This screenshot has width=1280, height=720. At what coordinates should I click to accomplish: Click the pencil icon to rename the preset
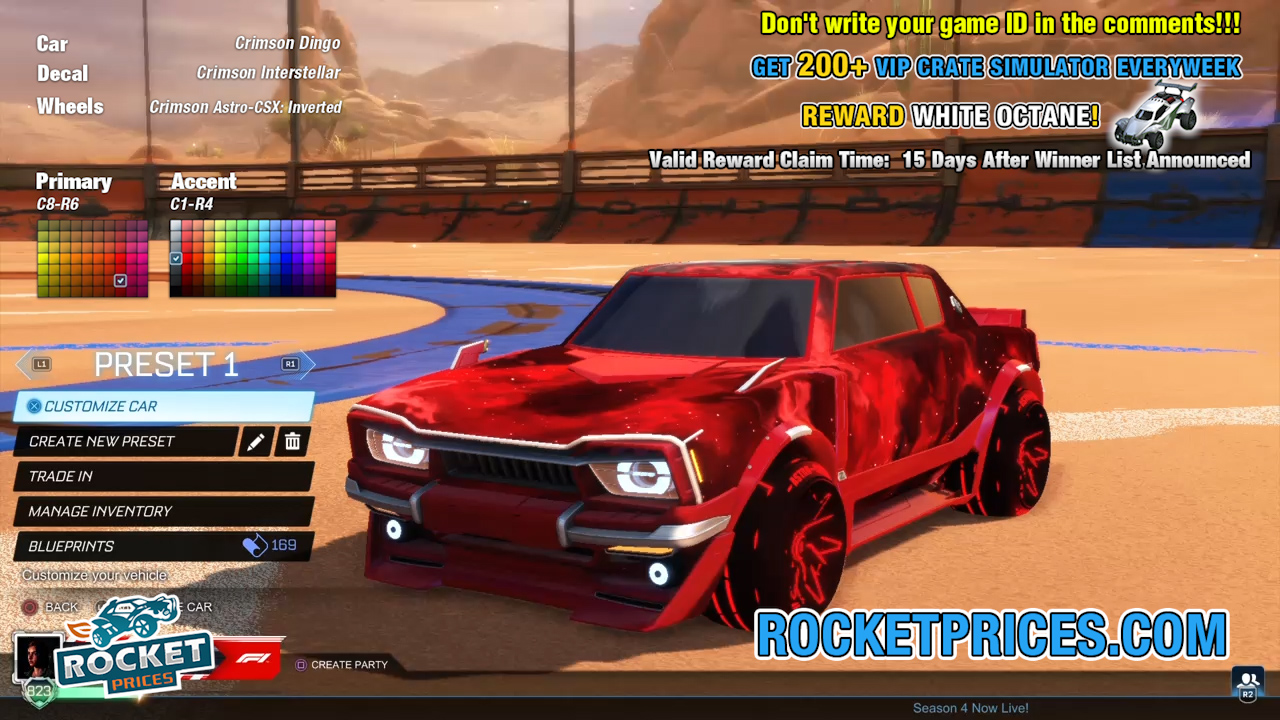click(257, 441)
